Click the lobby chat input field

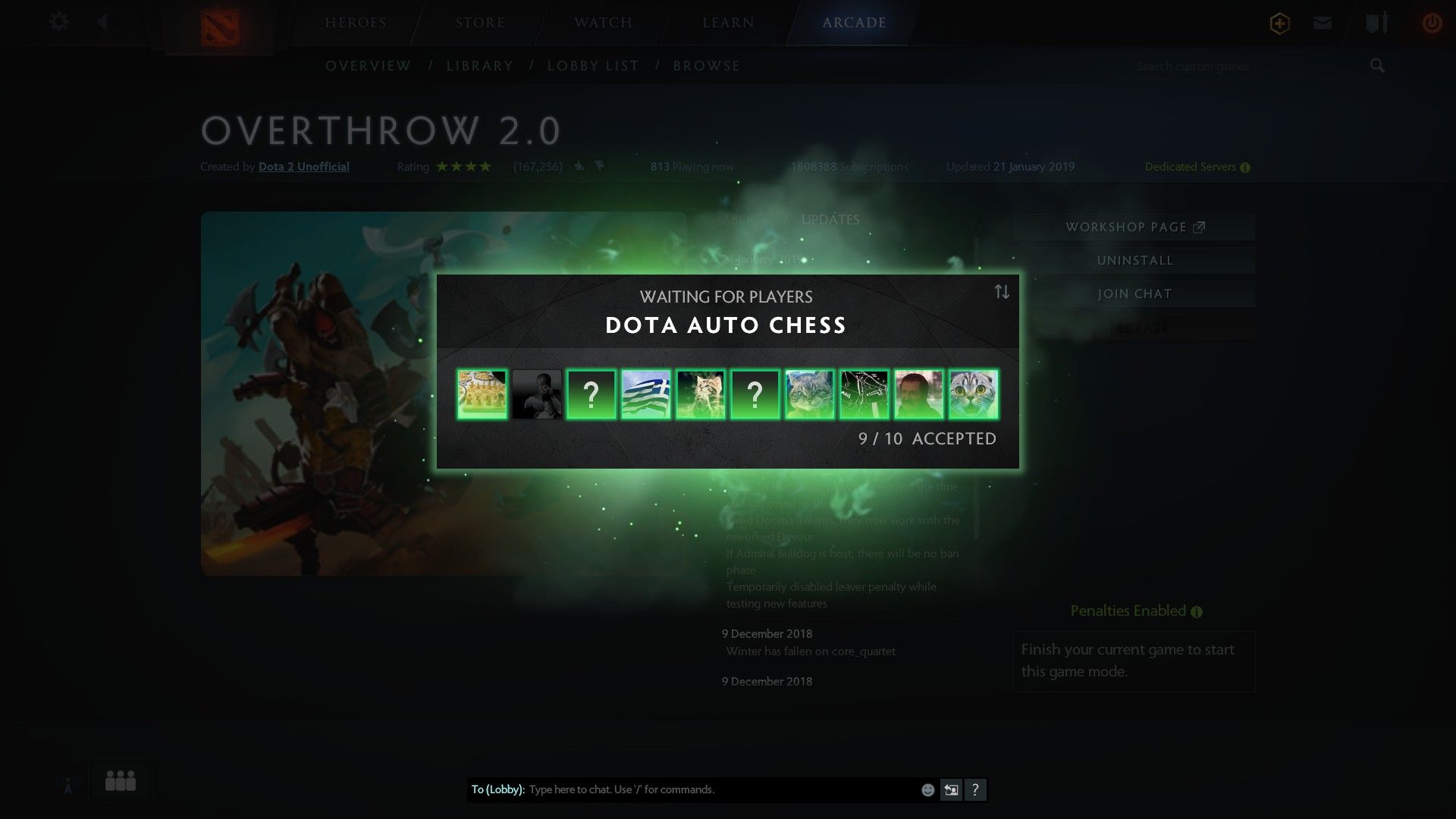click(682, 789)
